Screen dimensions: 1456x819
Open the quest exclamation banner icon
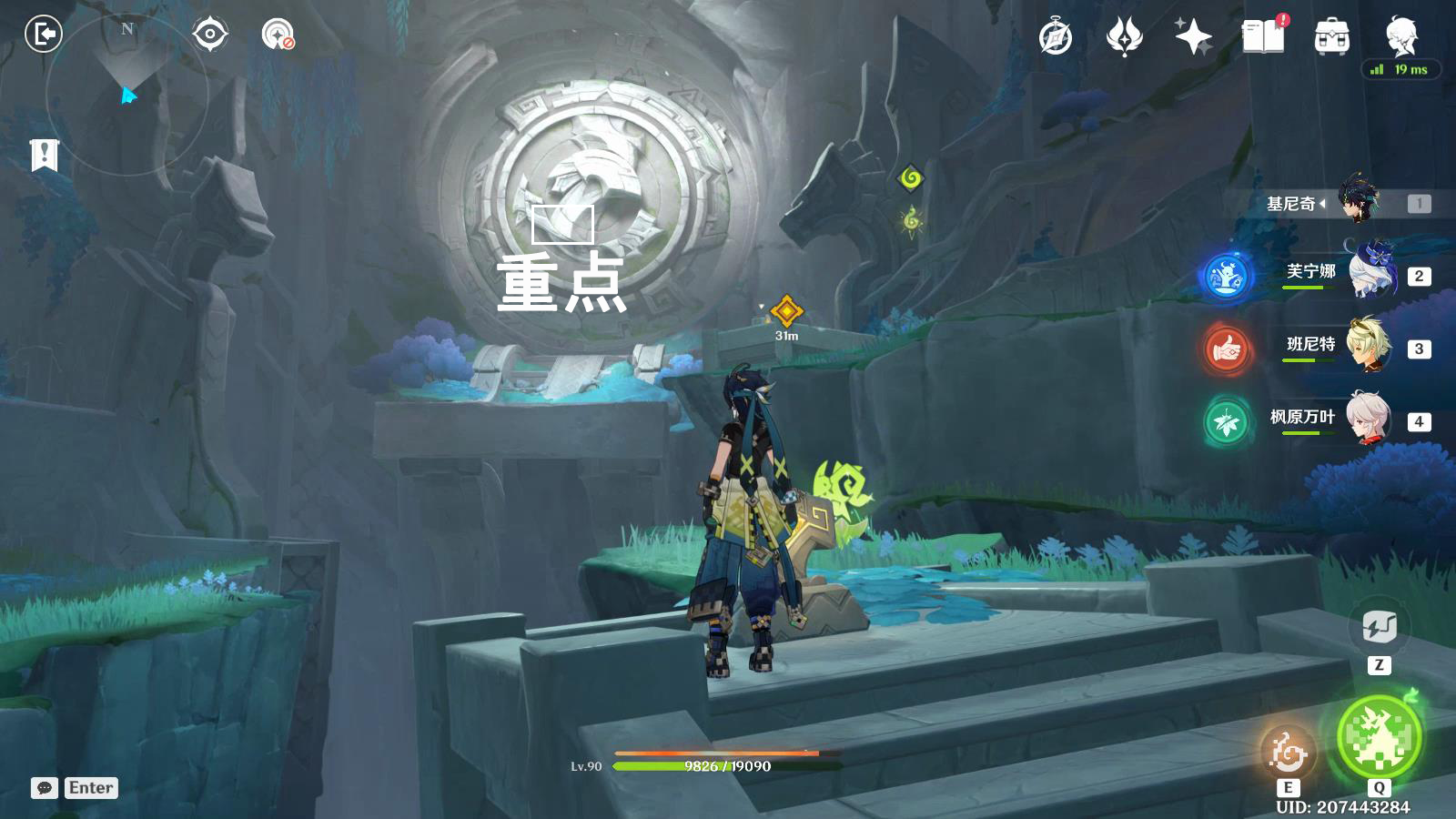44,155
